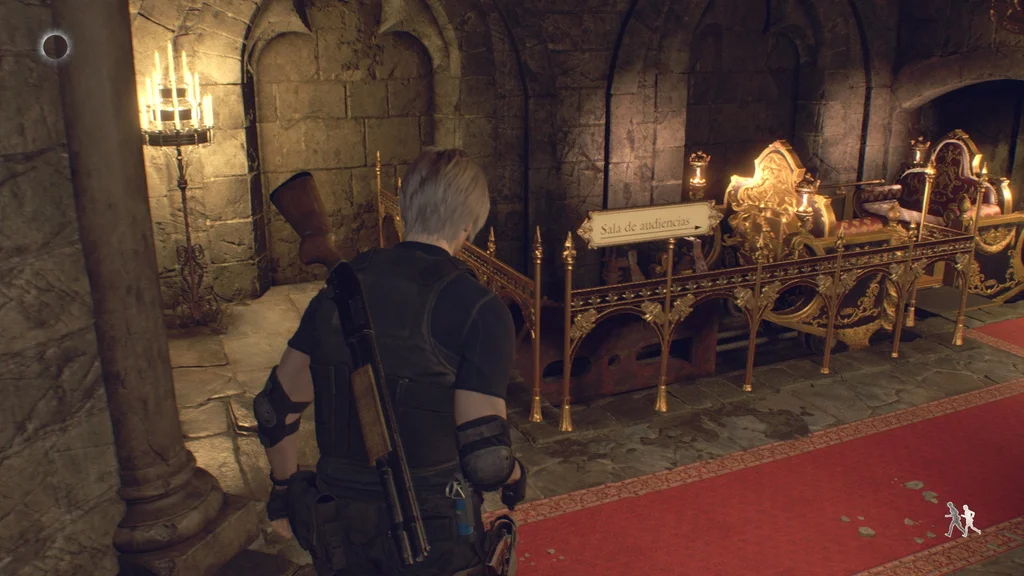Click the dark eclipse circle indicator

(55, 45)
